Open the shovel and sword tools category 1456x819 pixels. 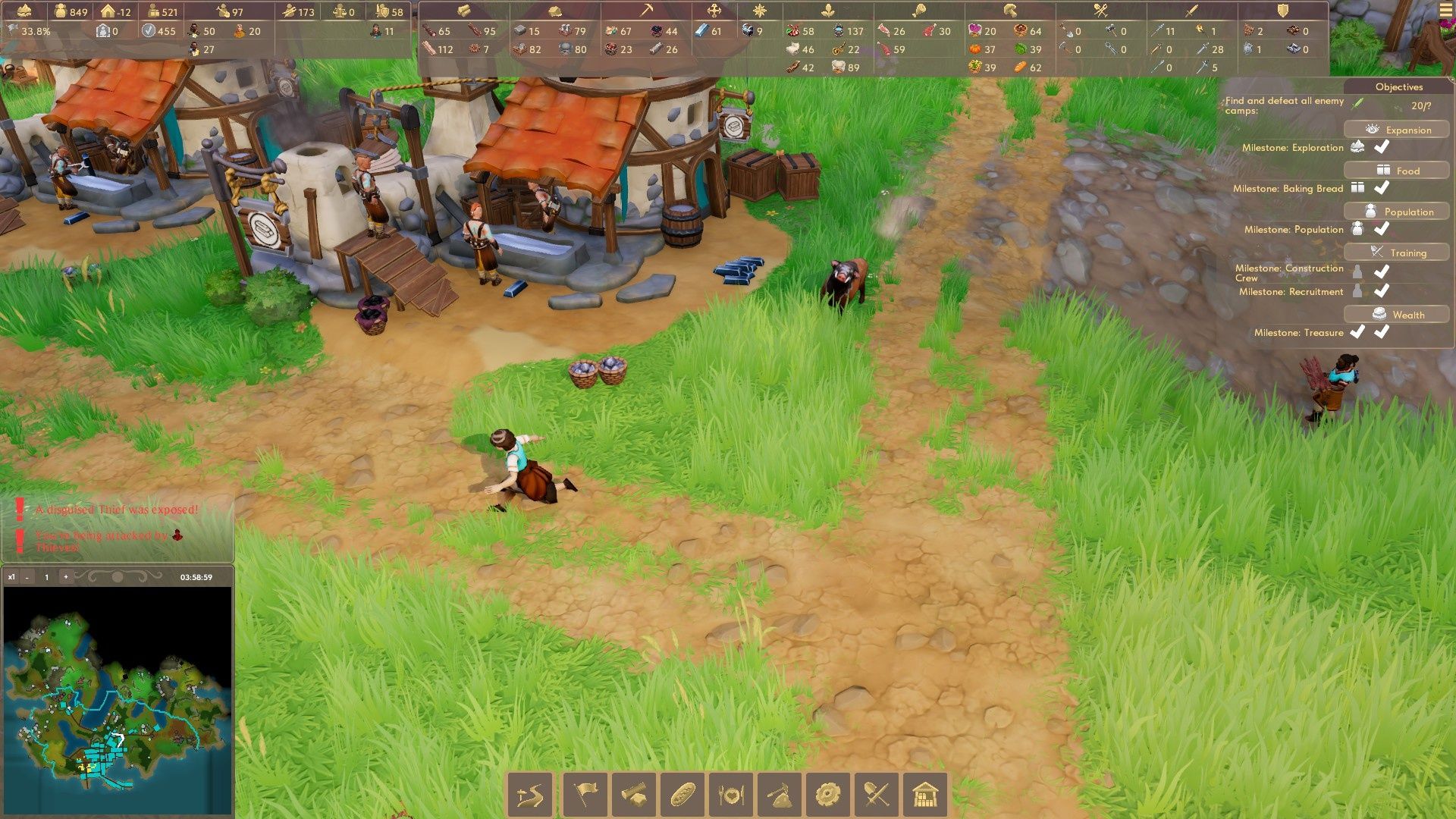877,795
